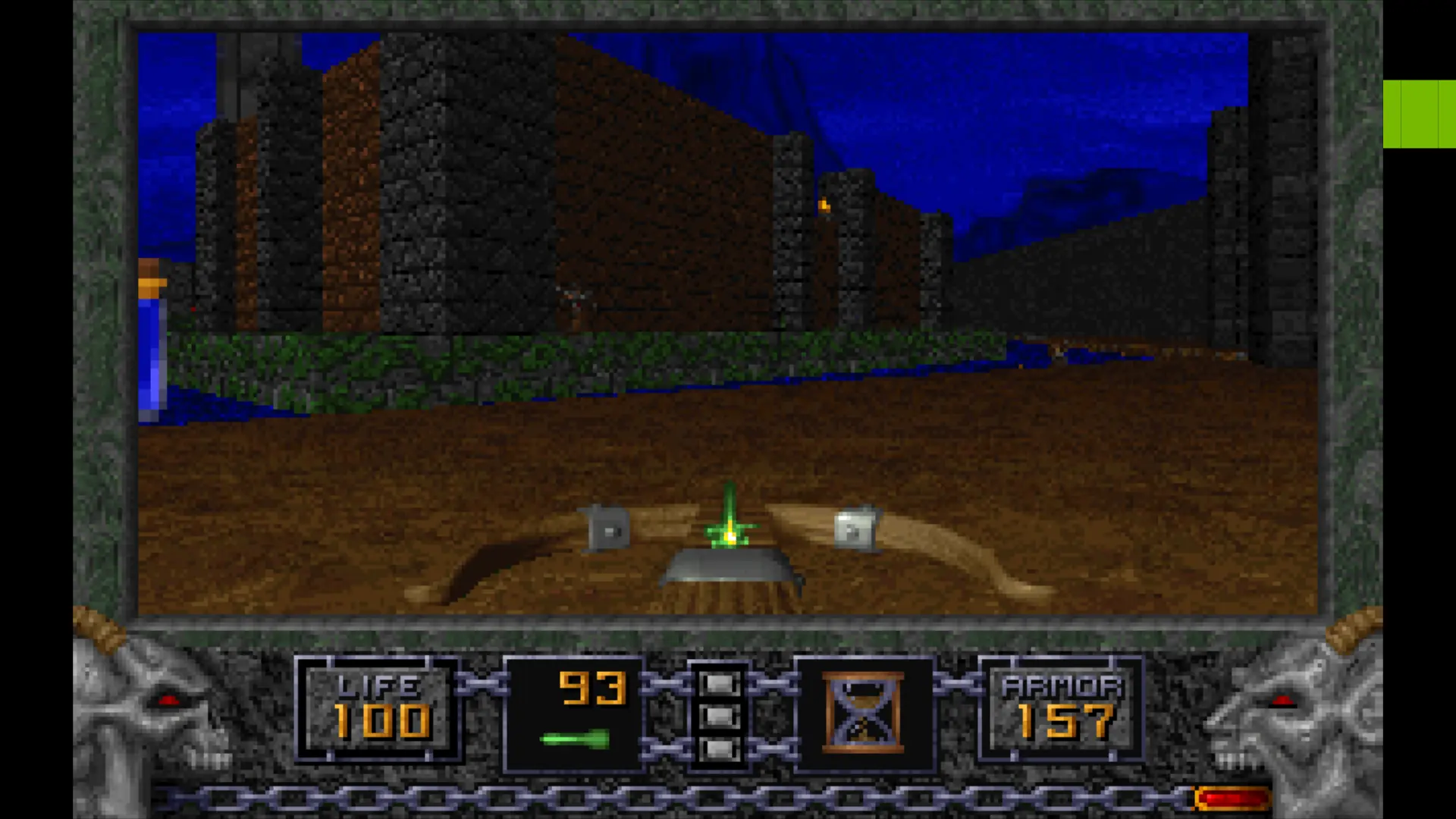
Task: Click the blue-robed figure at screen left
Action: click(152, 341)
